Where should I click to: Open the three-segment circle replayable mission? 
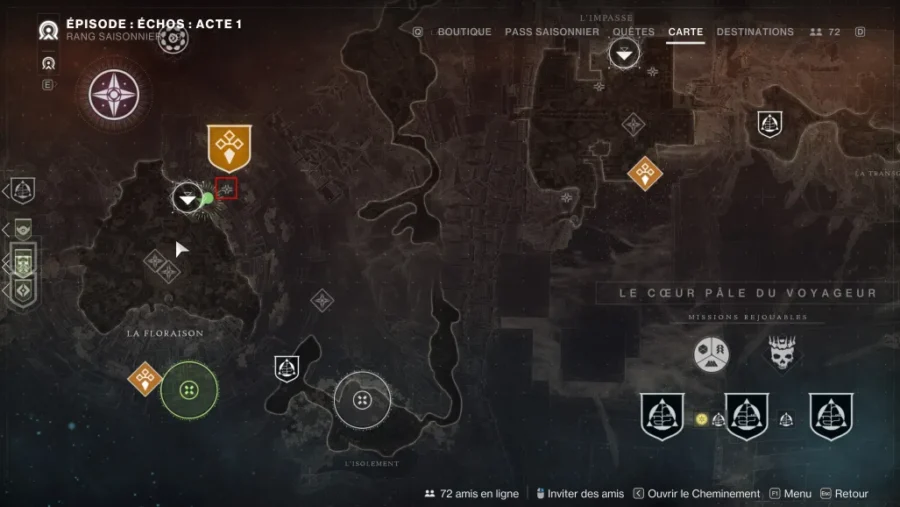point(712,354)
